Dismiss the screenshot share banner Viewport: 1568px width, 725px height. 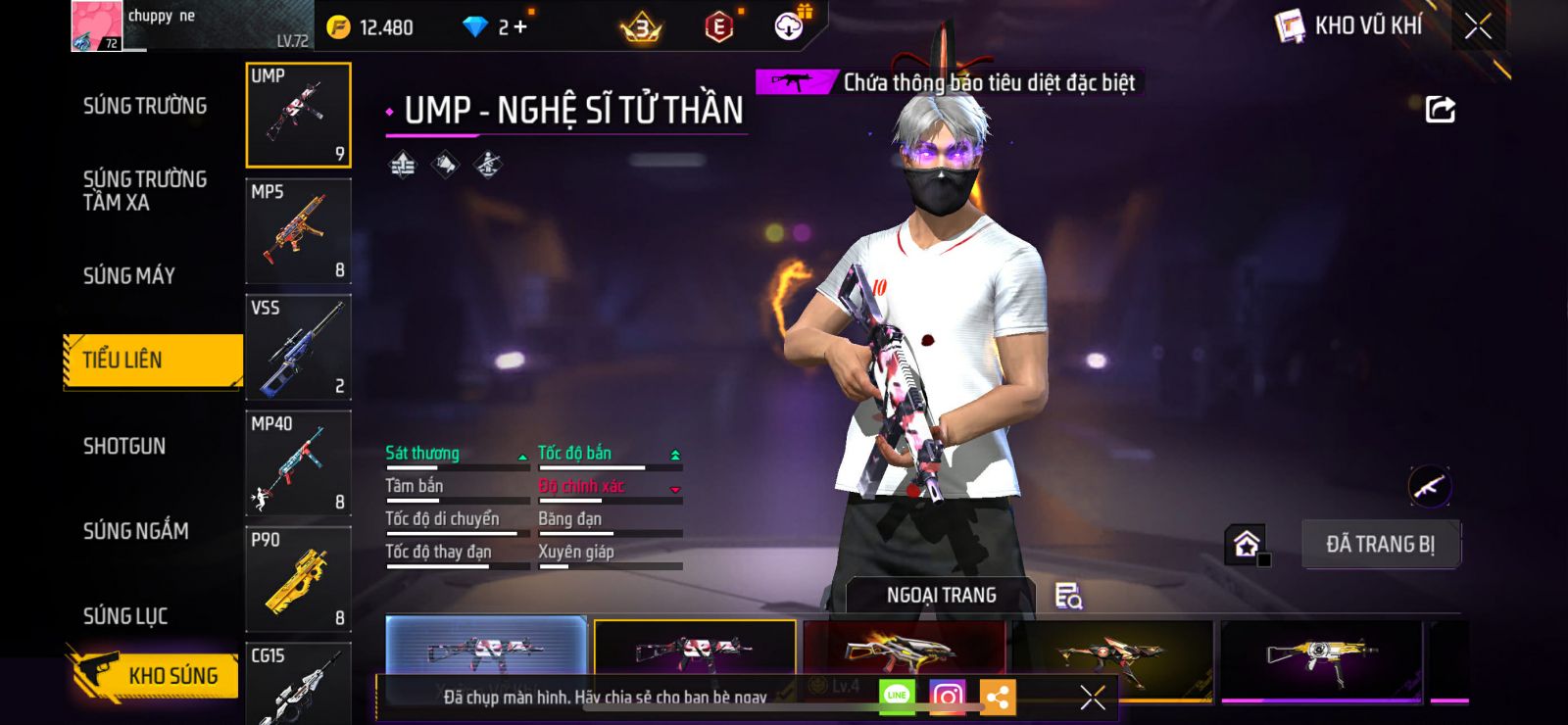click(x=1093, y=697)
